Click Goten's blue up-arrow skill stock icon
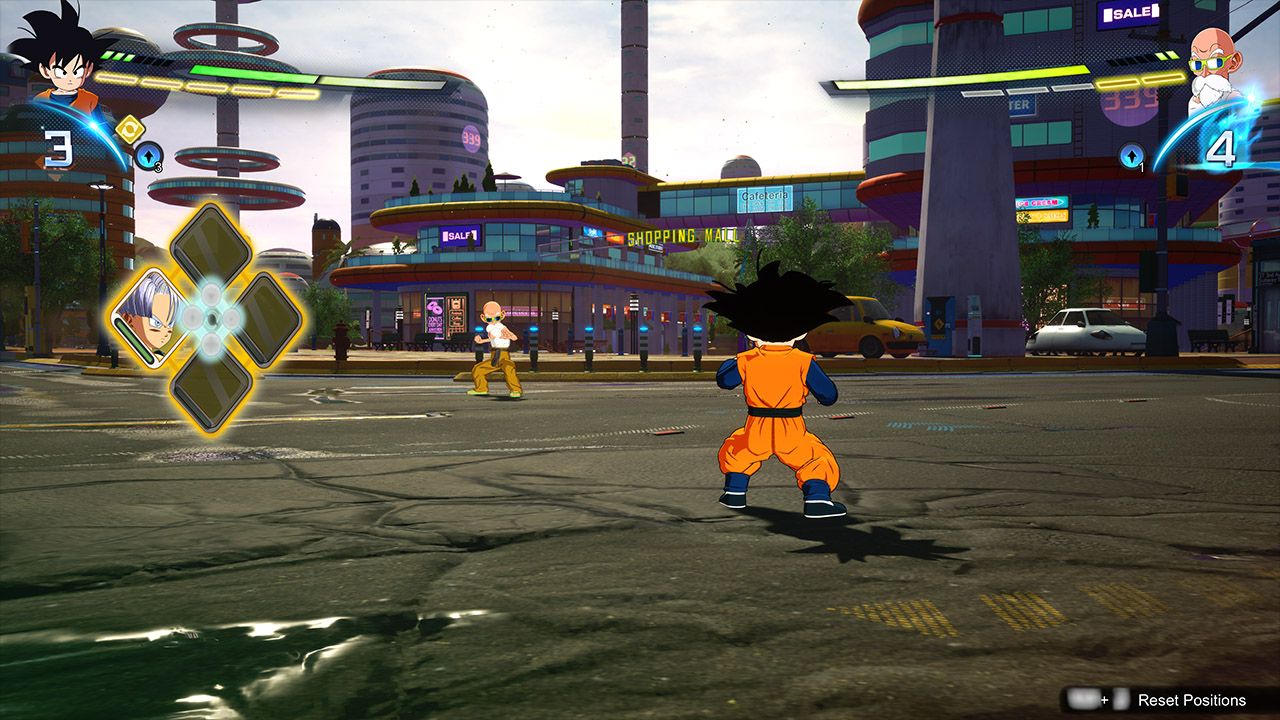 pos(148,157)
